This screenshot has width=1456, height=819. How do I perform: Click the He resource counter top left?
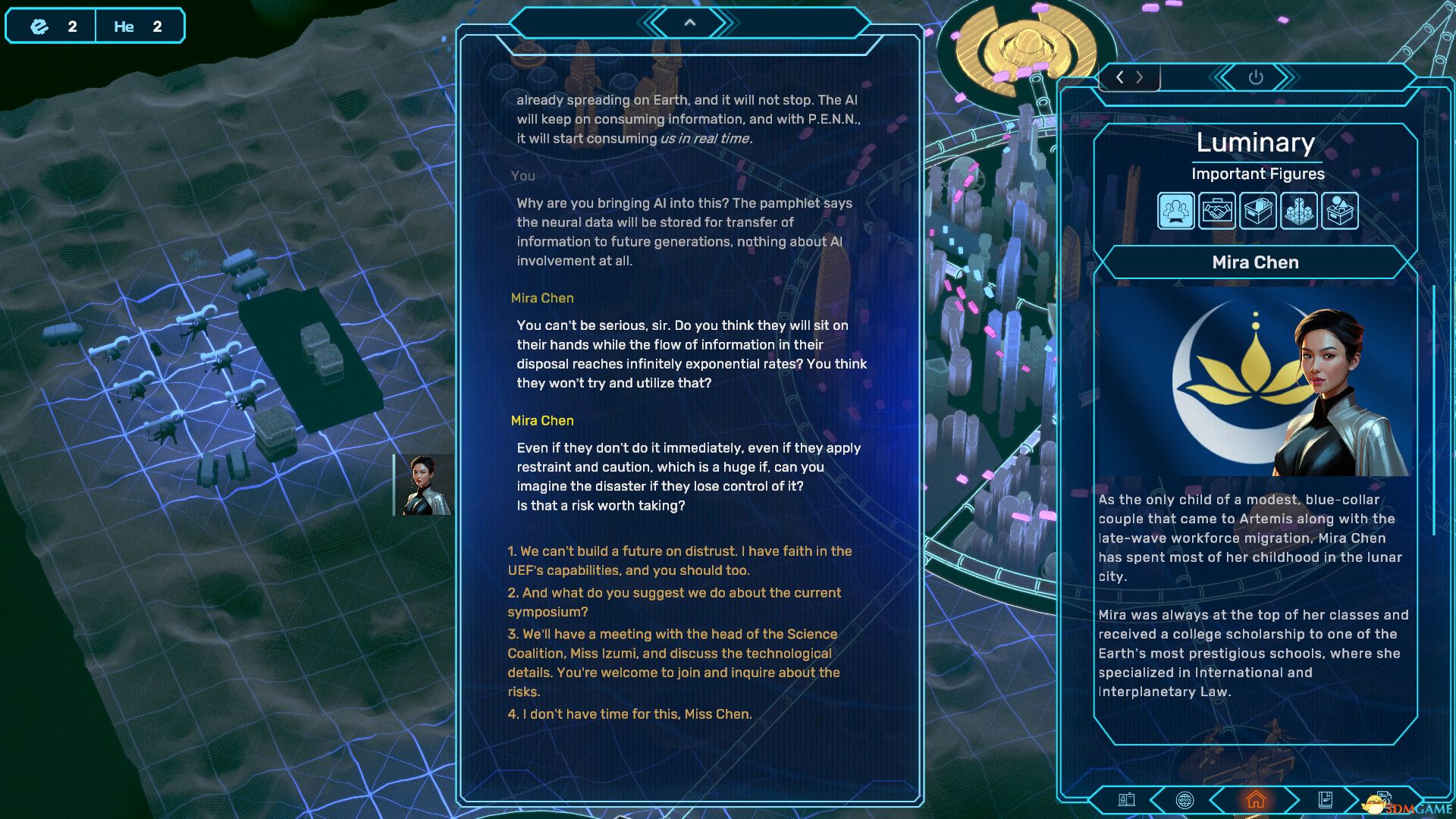coord(139,26)
